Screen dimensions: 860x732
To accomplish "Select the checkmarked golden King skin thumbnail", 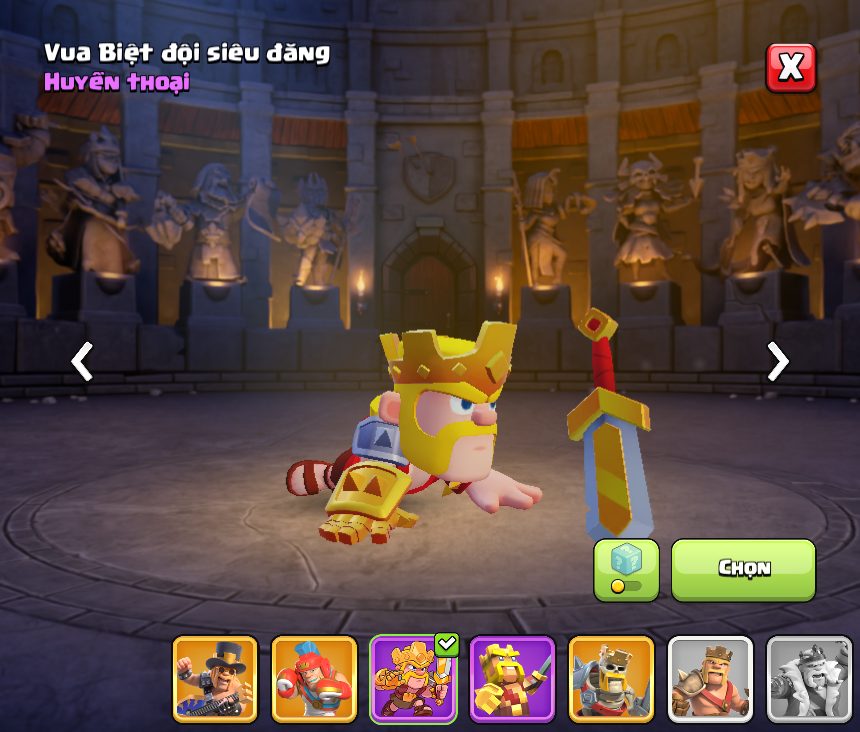I will coord(413,679).
